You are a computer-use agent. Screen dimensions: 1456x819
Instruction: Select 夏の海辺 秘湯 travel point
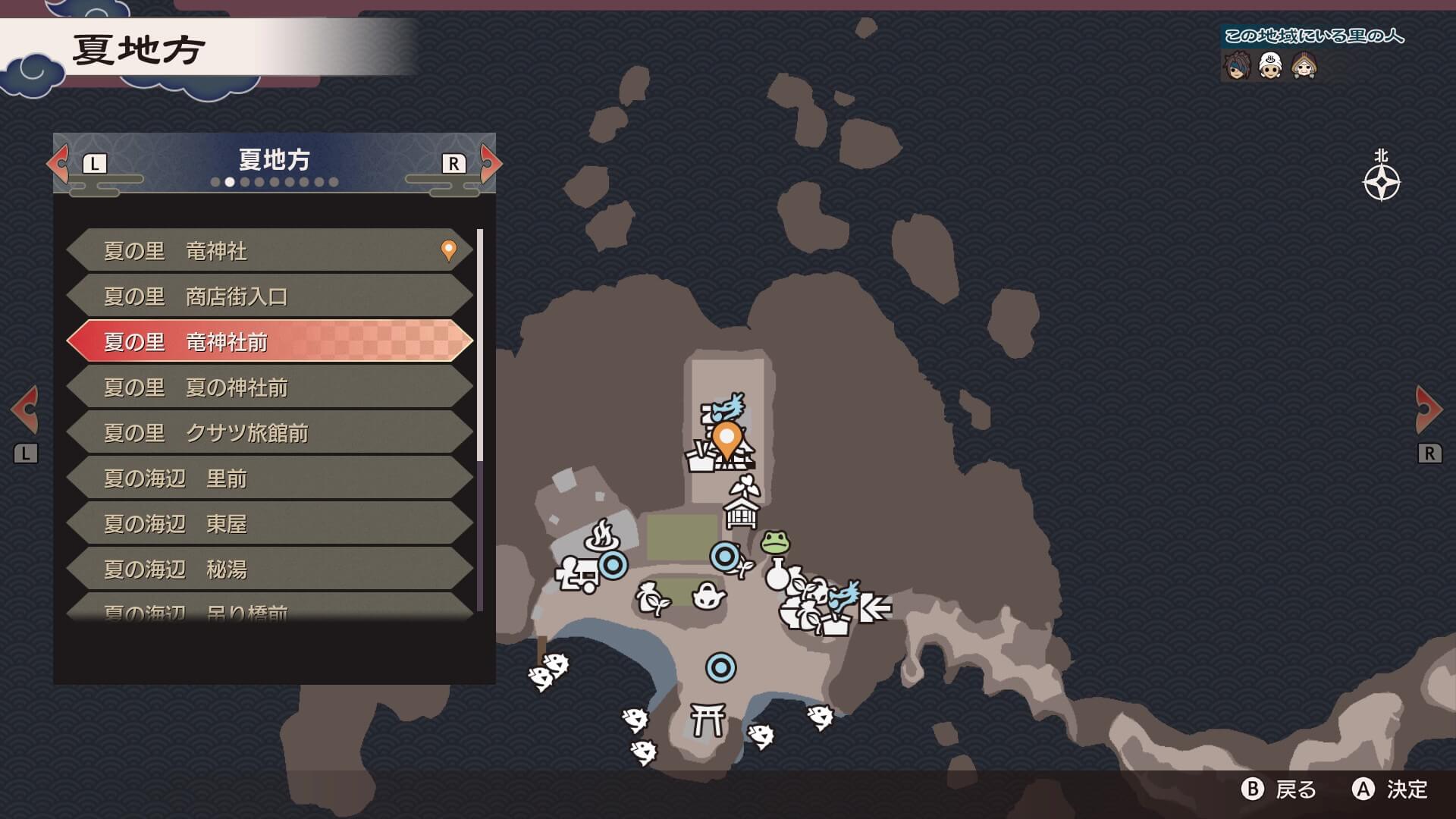coord(269,570)
